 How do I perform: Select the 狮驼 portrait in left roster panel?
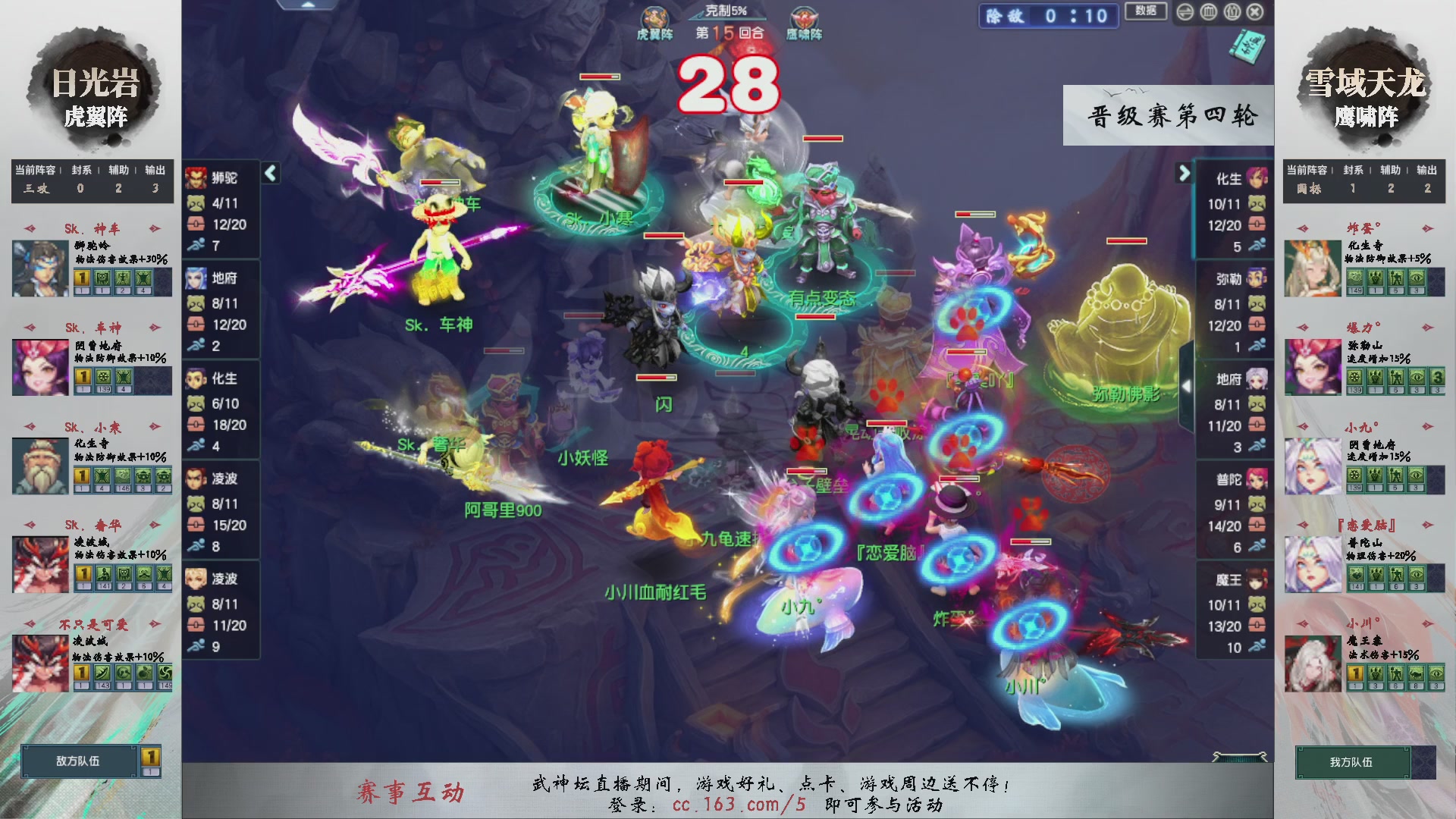[x=196, y=180]
